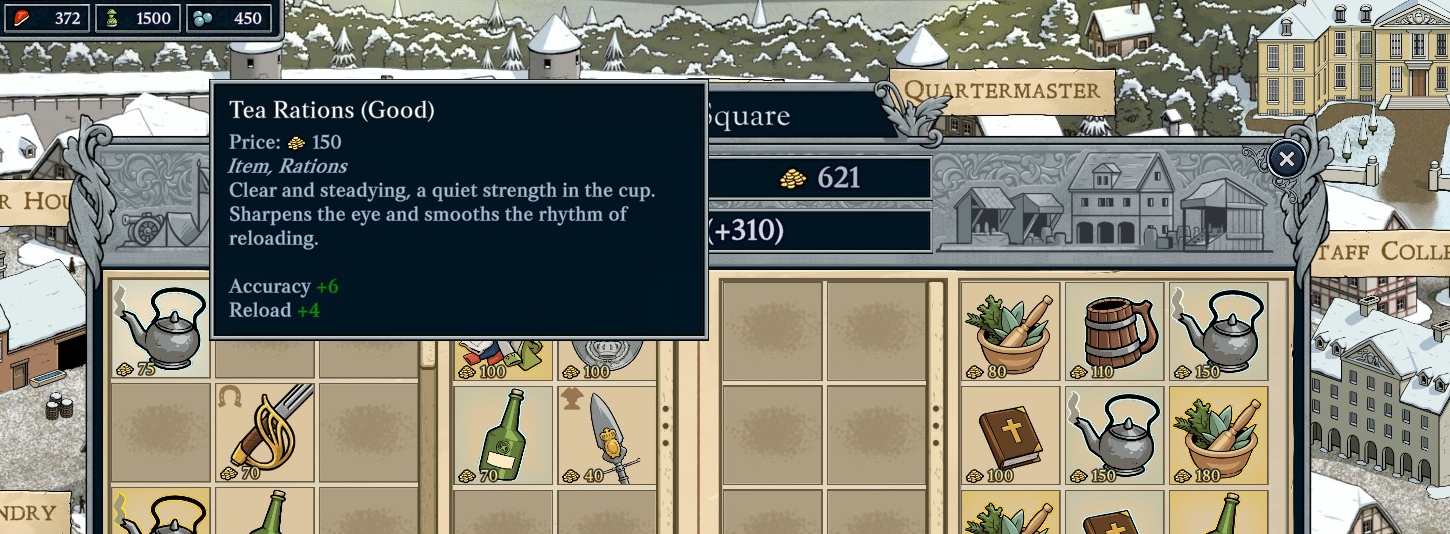This screenshot has width=1450, height=534.
Task: Select the 75-gold tea kettle
Action: click(x=160, y=330)
